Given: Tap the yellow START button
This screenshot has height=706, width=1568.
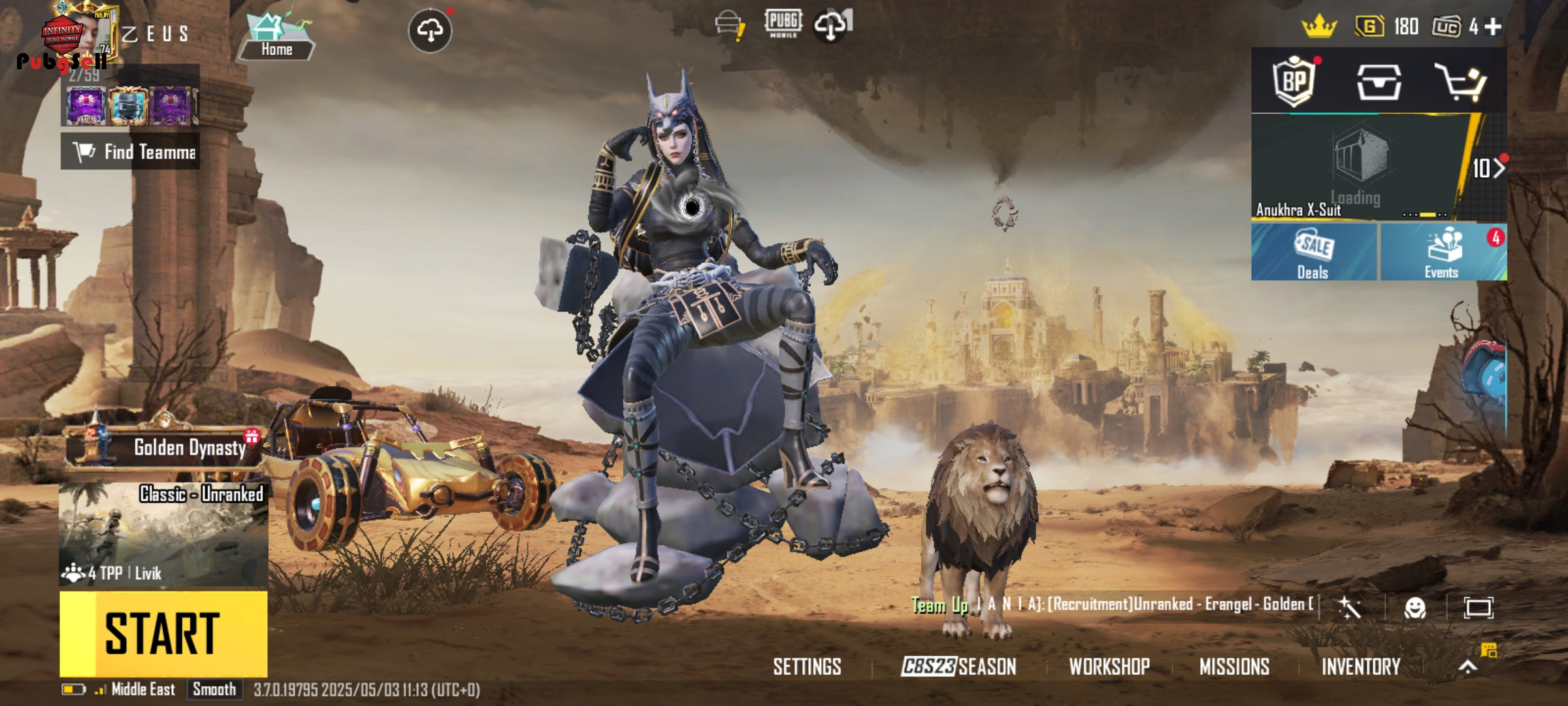Looking at the screenshot, I should [x=163, y=633].
